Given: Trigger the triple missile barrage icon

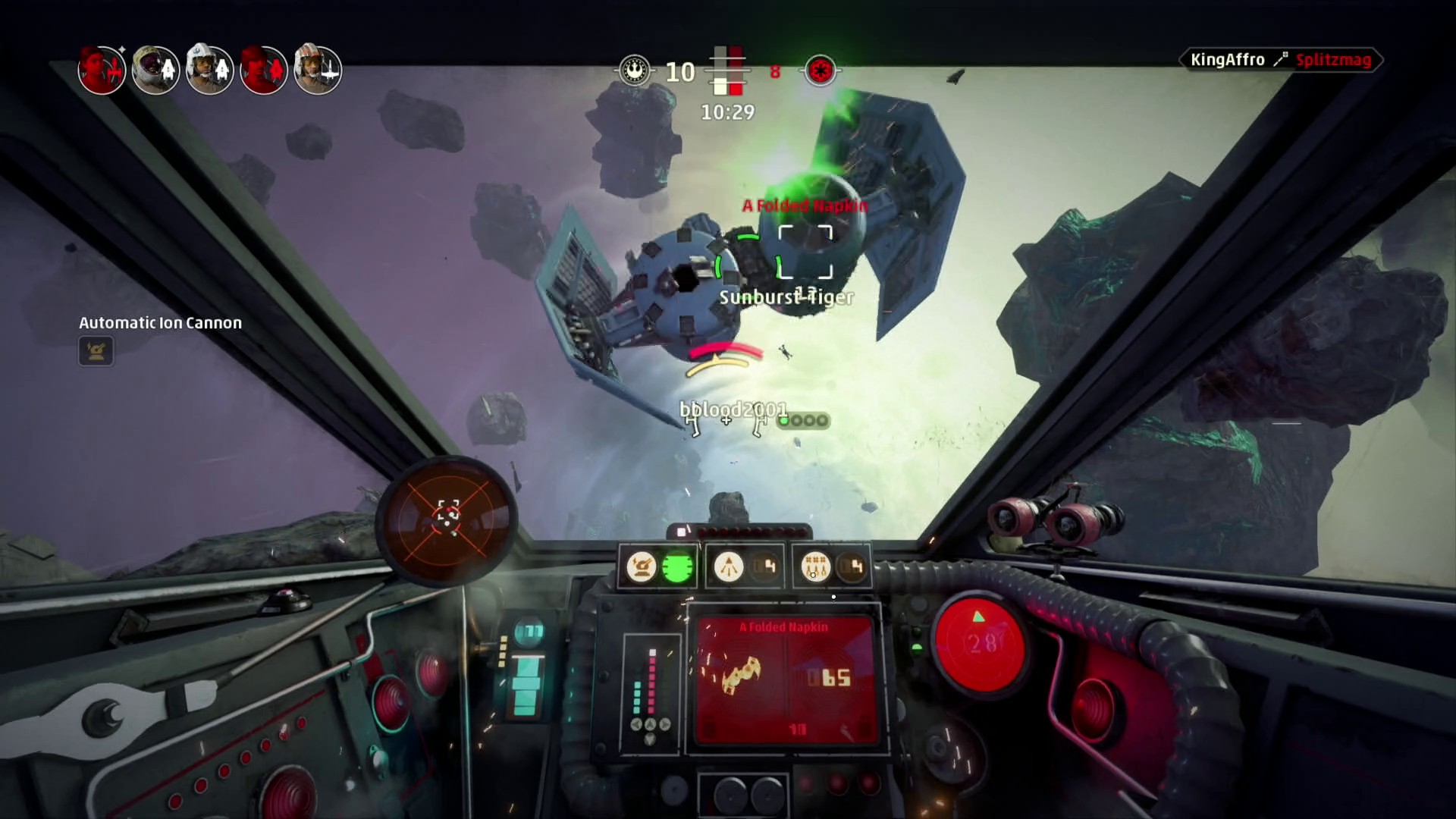Looking at the screenshot, I should 816,566.
